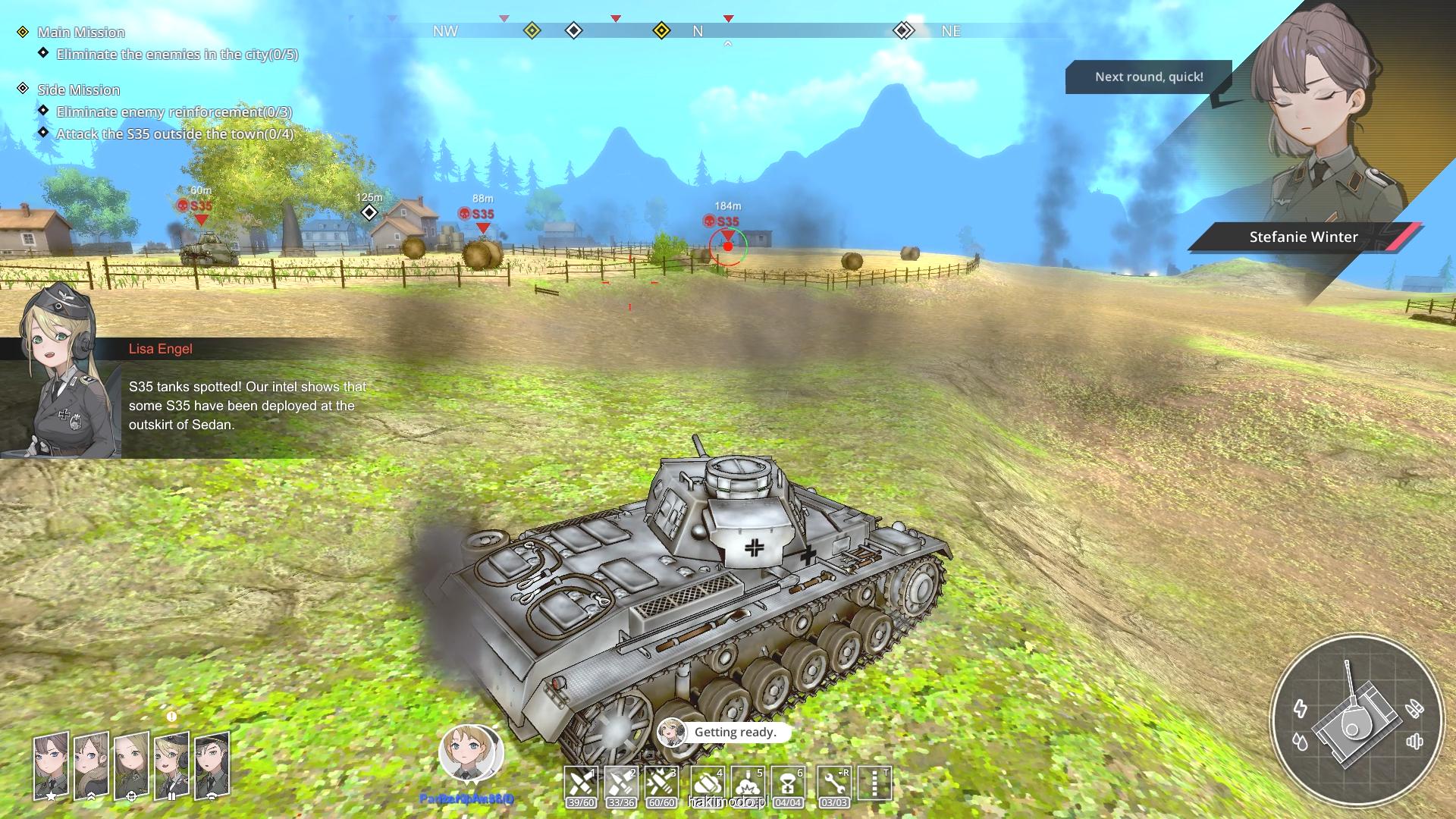Use the smoke barrage ability in slot 5

tap(748, 784)
